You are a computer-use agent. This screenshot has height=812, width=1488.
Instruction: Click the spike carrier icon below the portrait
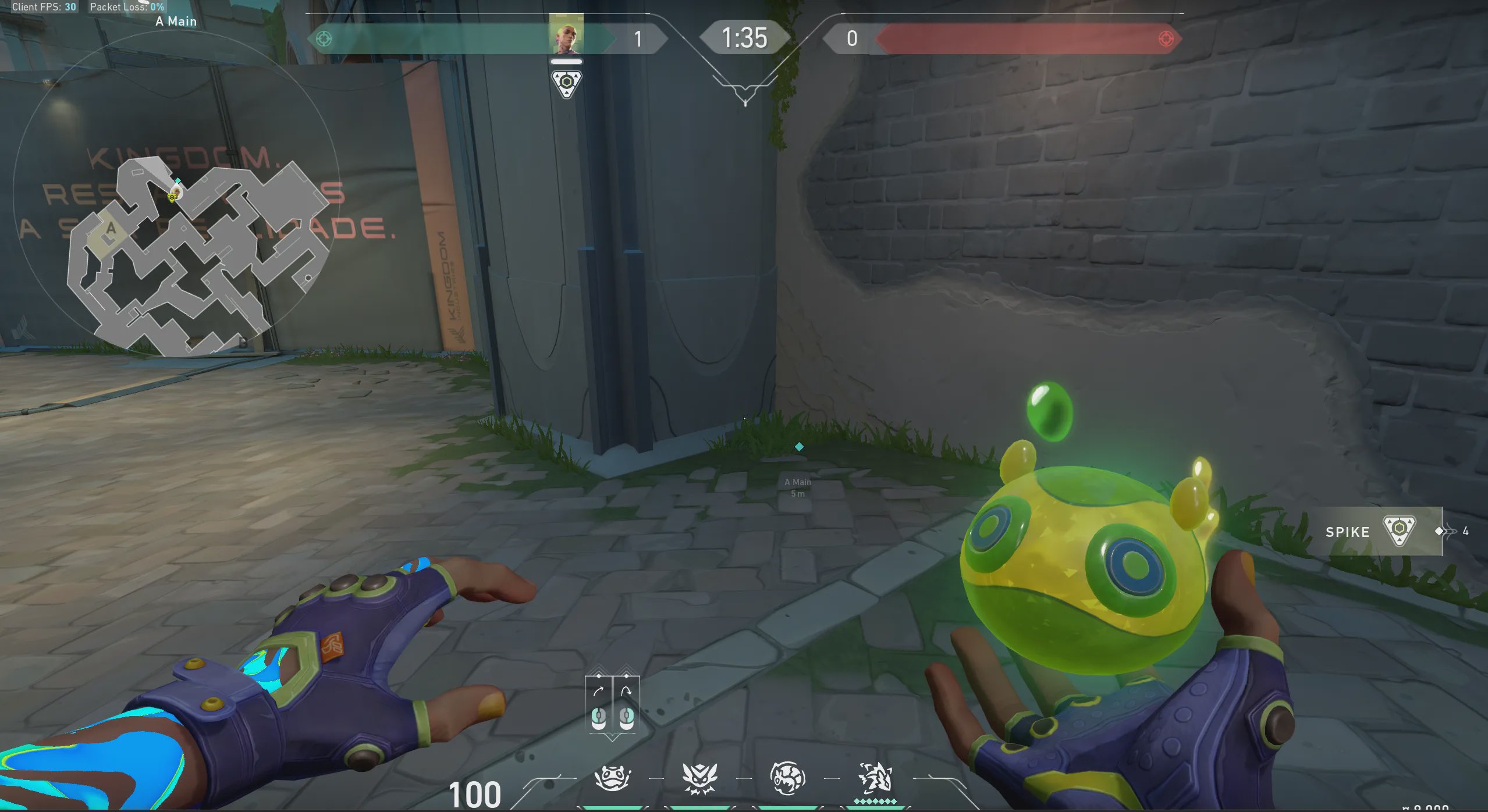click(x=566, y=84)
